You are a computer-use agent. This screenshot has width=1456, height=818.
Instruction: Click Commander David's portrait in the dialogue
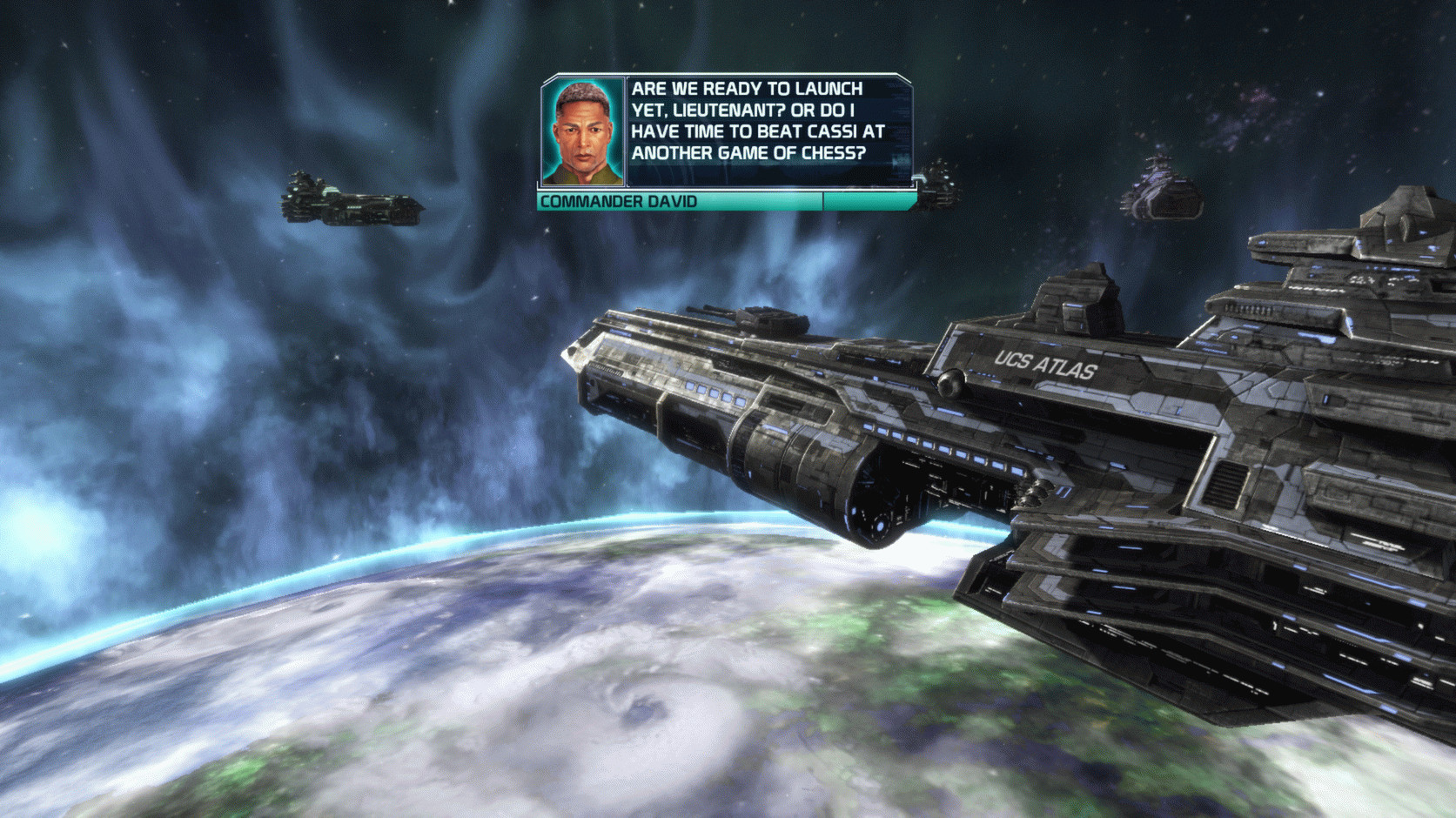pos(583,132)
